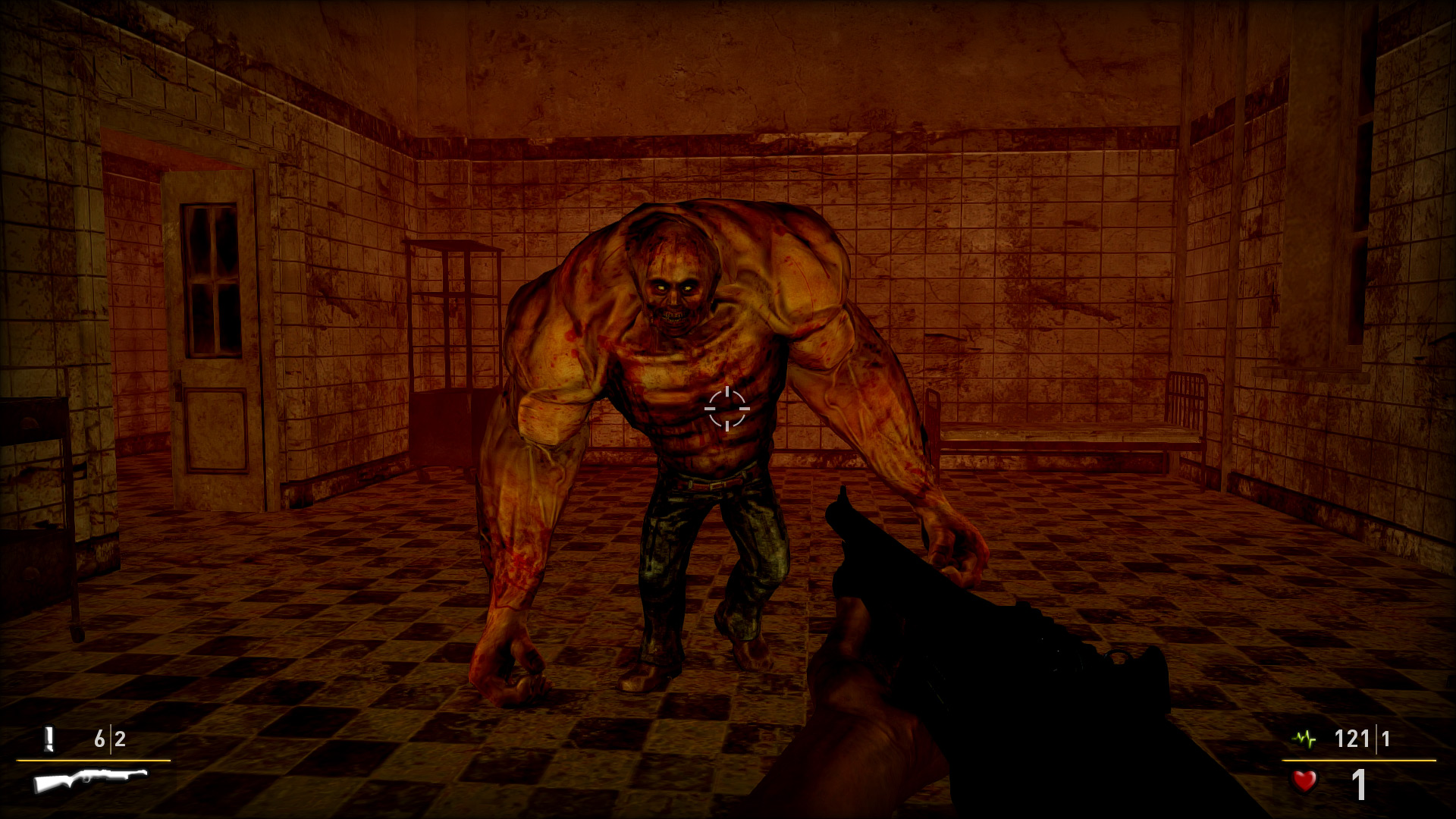
Task: Click the crosshair reticle at screen center
Action: pos(728,408)
